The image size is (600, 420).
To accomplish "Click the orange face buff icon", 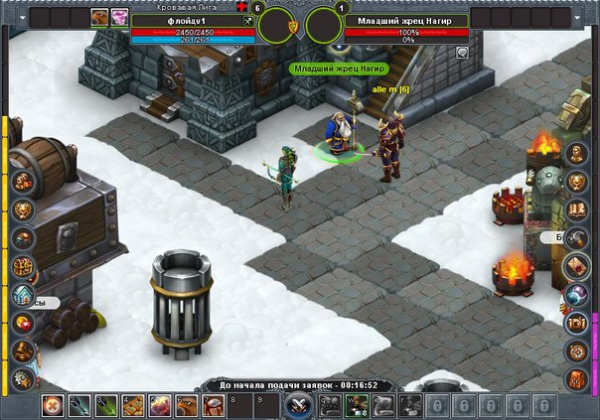I will point(100,17).
